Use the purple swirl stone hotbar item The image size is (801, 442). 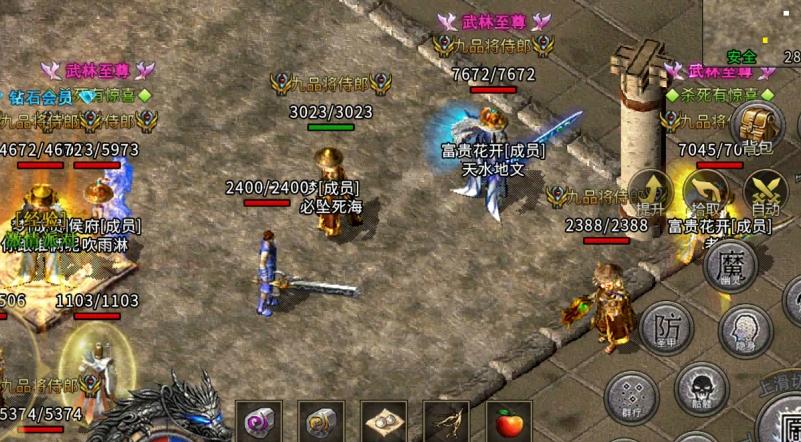(x=259, y=422)
